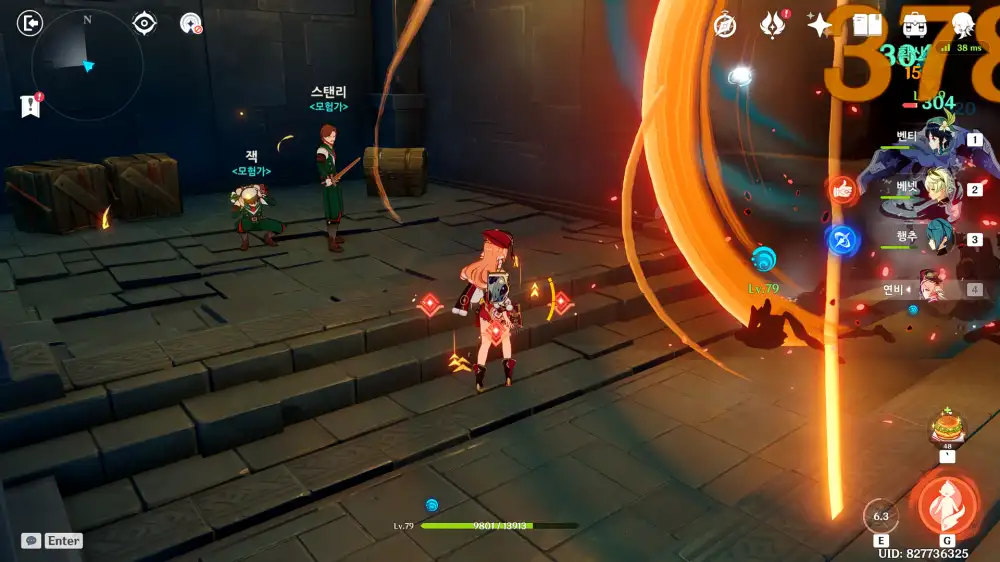Open the compass icon in top bar
The width and height of the screenshot is (1000, 562).
725,25
